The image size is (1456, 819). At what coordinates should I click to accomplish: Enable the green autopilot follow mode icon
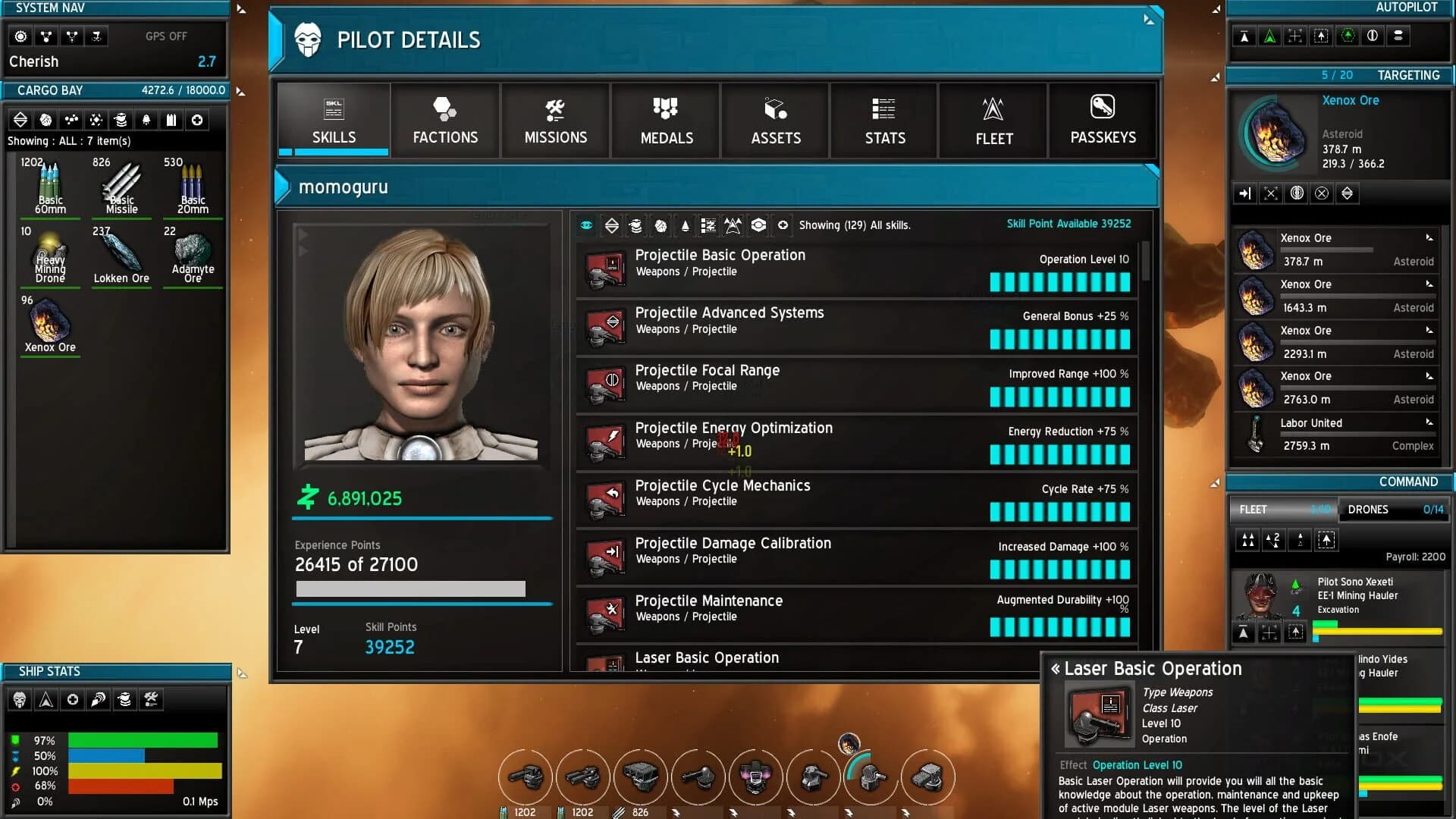(1269, 36)
